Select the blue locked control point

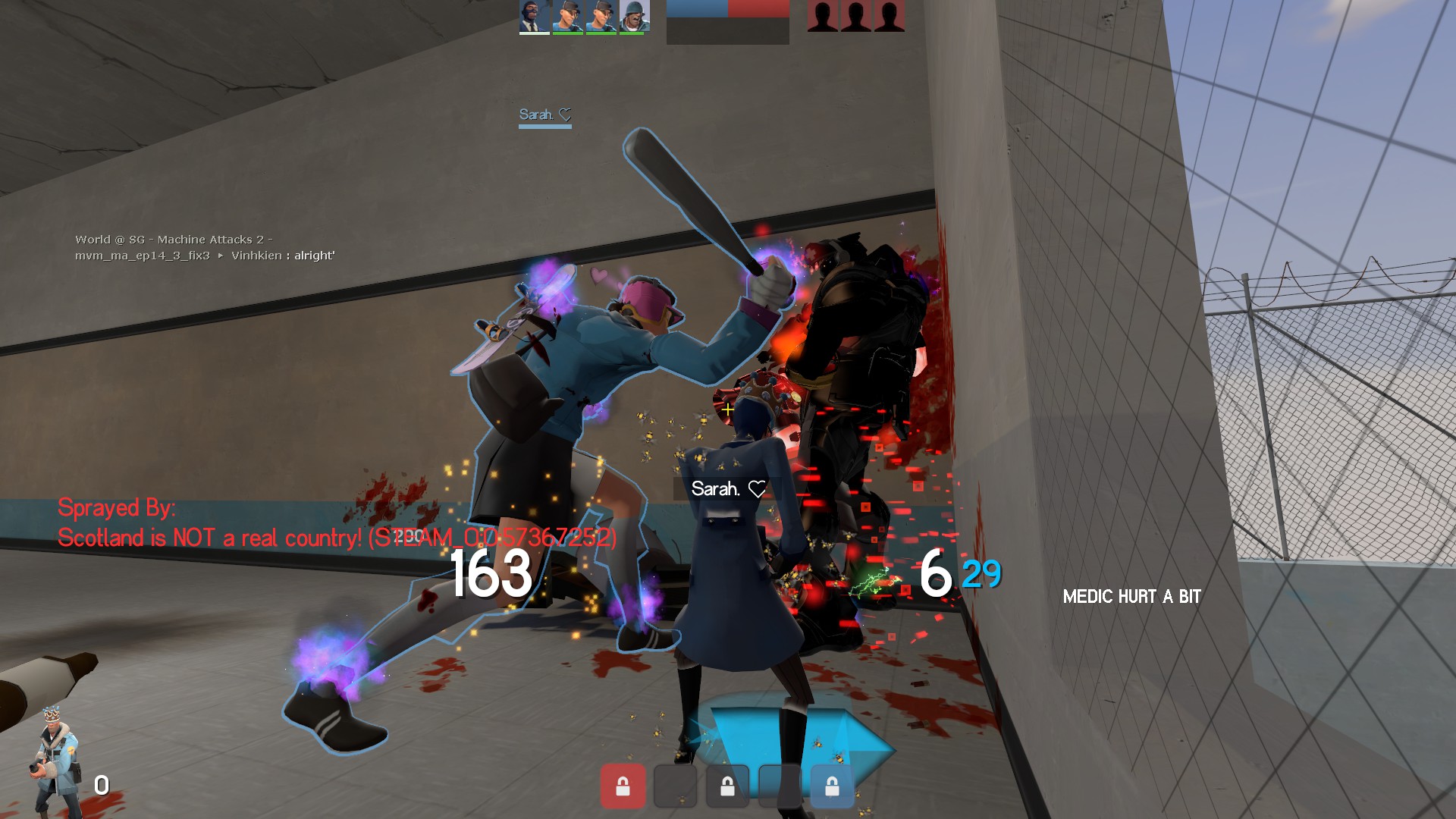coord(832,786)
